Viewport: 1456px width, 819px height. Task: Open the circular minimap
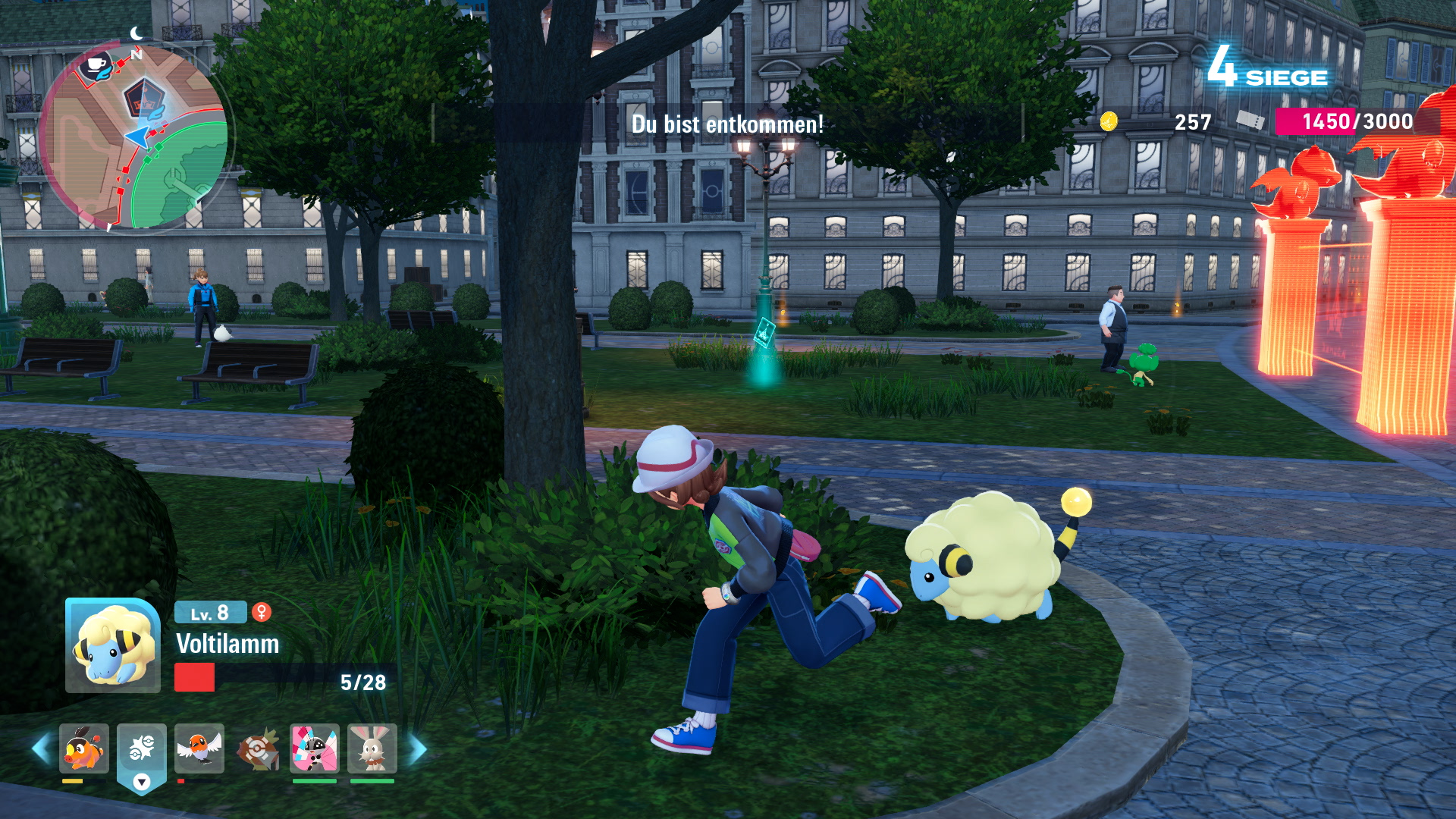point(133,136)
